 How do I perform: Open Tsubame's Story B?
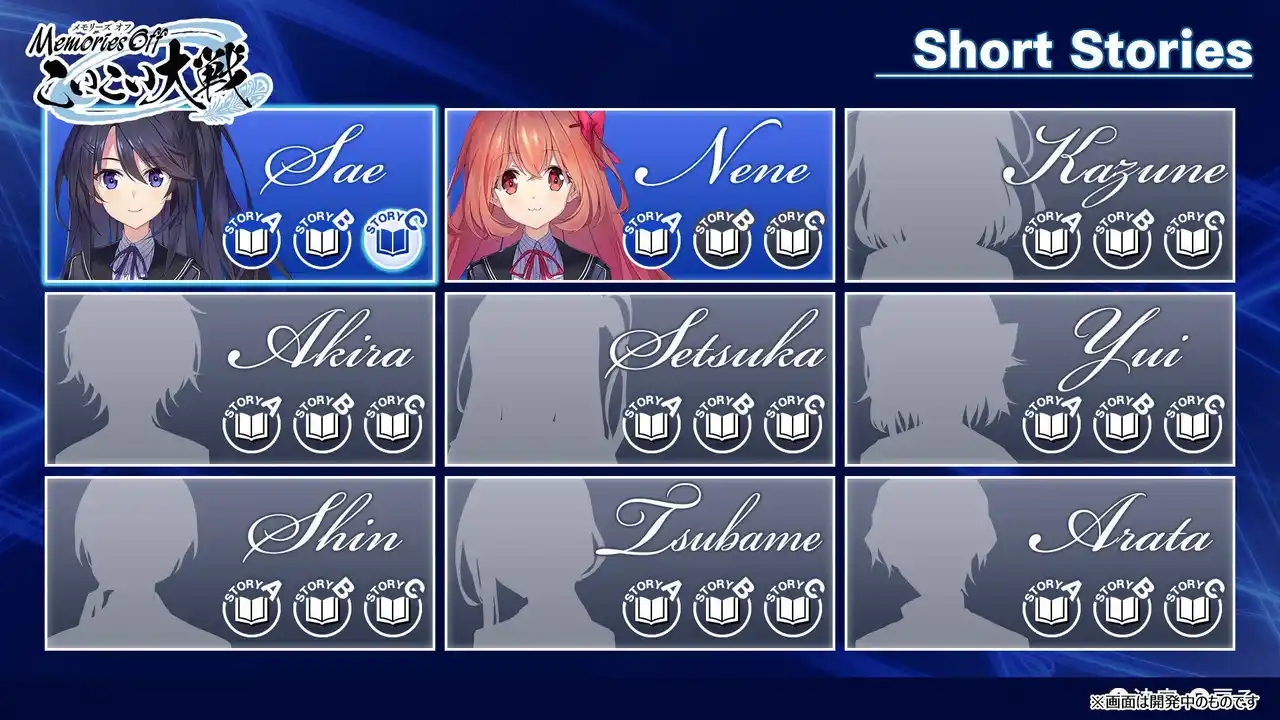click(x=722, y=610)
